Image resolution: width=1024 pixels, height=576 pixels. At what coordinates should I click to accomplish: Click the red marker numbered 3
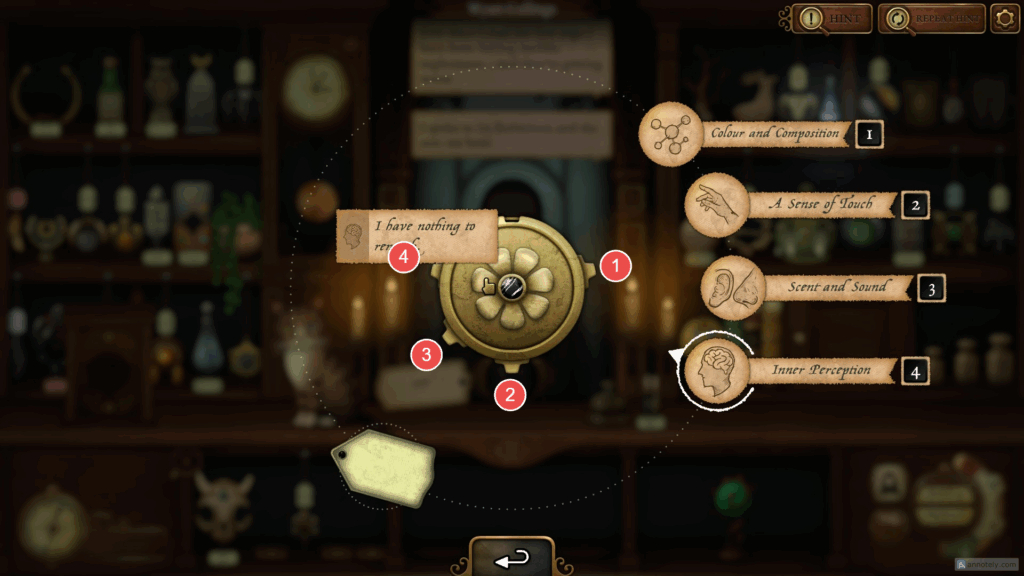[427, 353]
